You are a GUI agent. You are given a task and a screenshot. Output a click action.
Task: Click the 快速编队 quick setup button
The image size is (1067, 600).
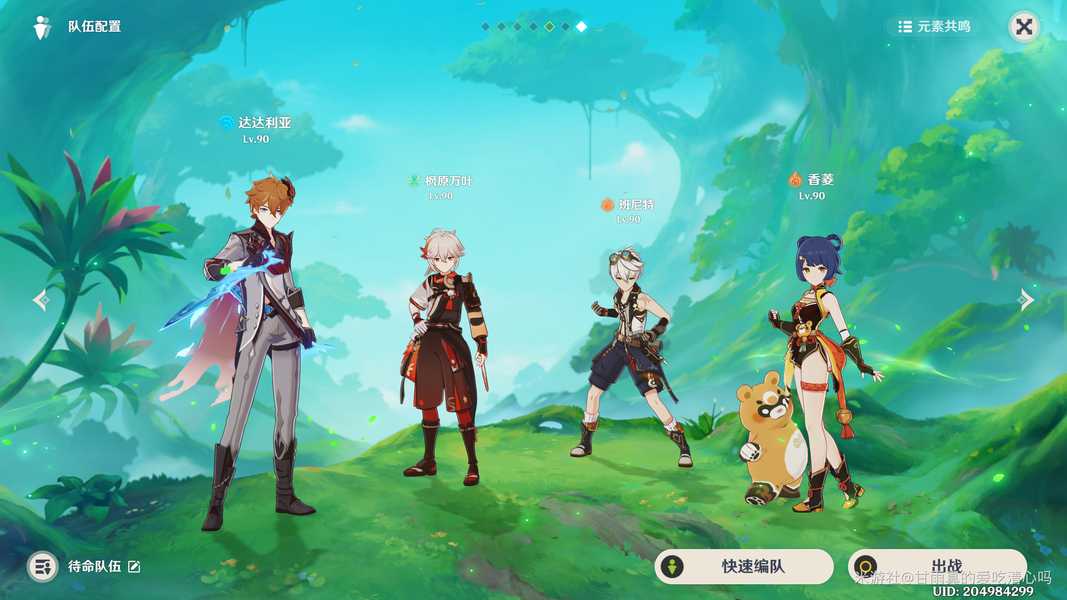[744, 567]
